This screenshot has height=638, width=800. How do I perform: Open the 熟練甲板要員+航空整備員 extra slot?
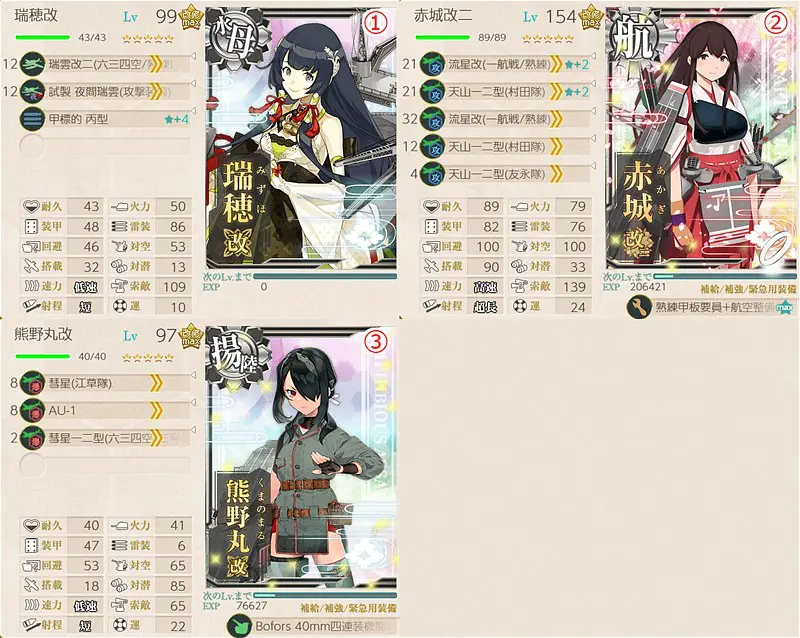[712, 307]
